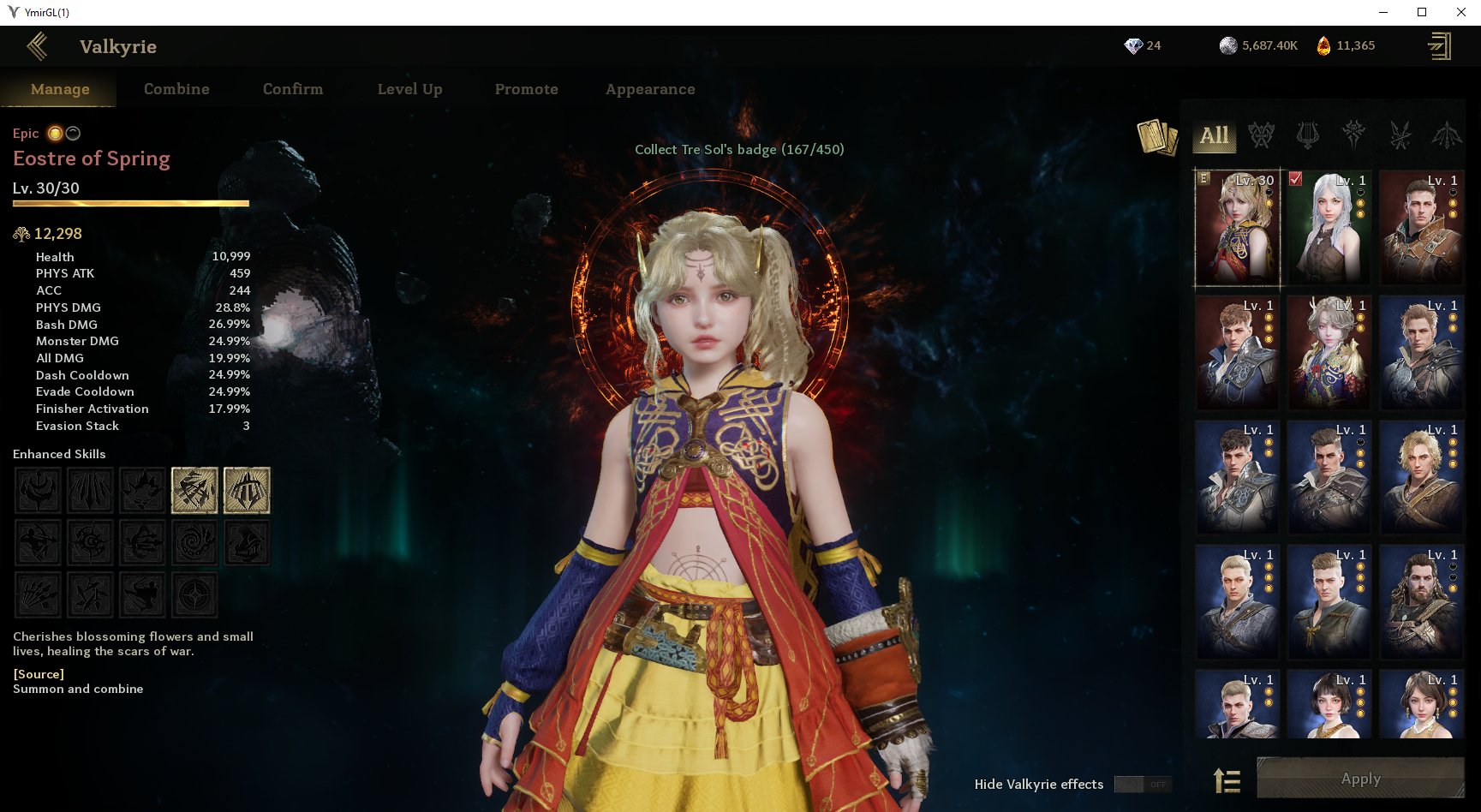Viewport: 1481px width, 812px height.
Task: Select the lyre class filter icon
Action: pyautogui.click(x=1307, y=134)
